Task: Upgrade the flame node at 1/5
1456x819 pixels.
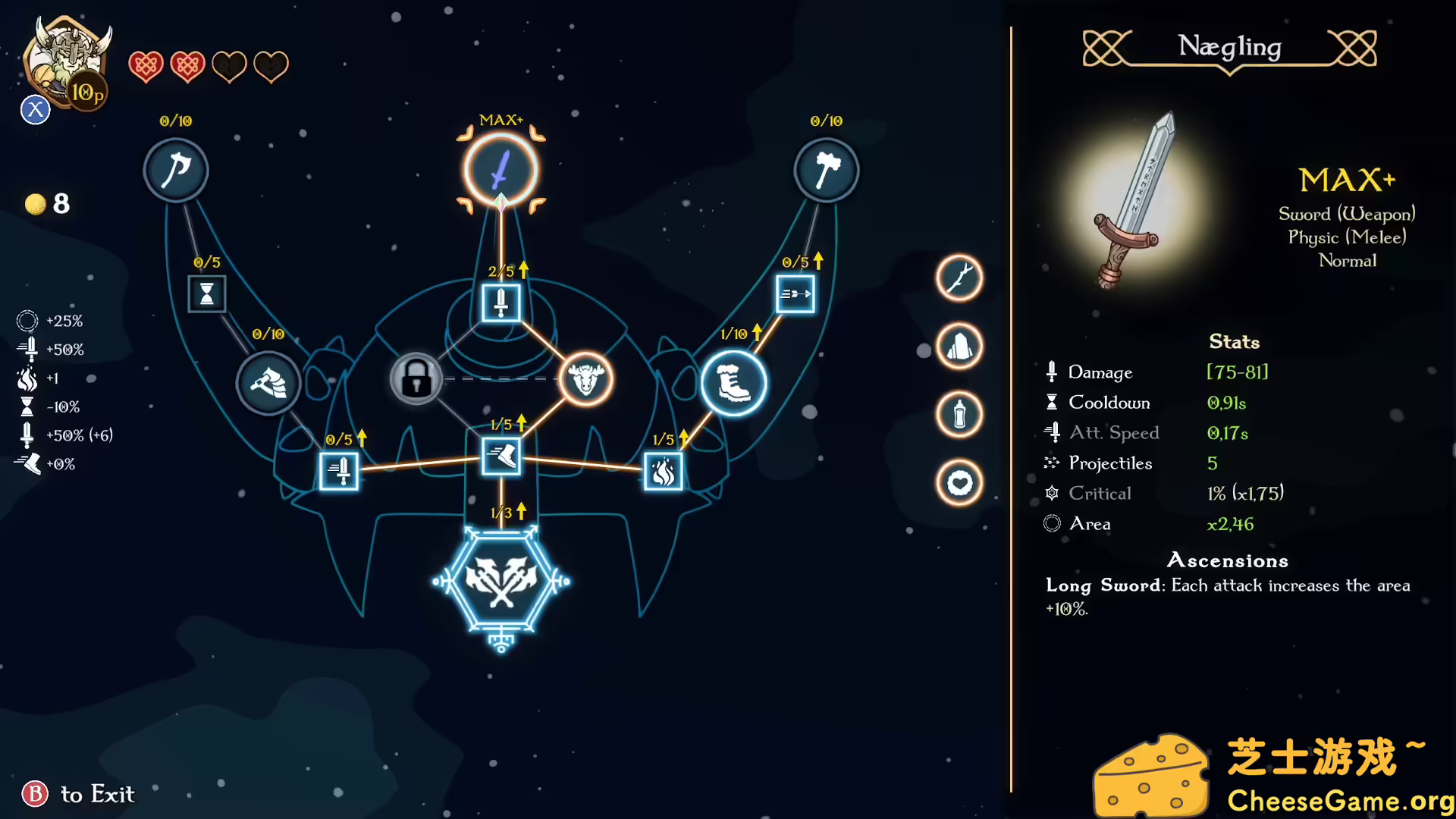Action: [x=663, y=471]
